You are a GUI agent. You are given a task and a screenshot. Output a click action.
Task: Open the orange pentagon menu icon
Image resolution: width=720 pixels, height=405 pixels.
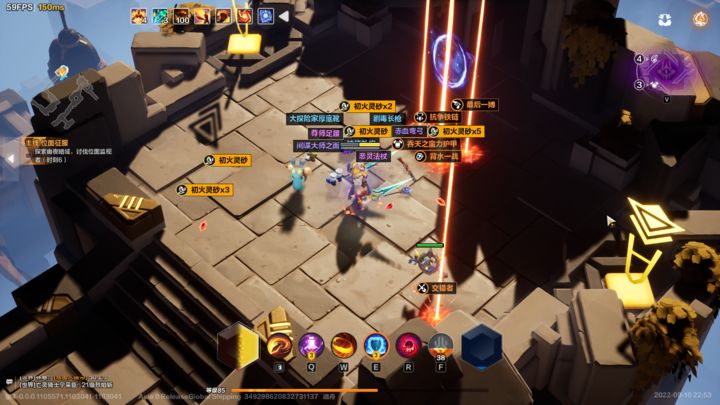click(x=699, y=20)
